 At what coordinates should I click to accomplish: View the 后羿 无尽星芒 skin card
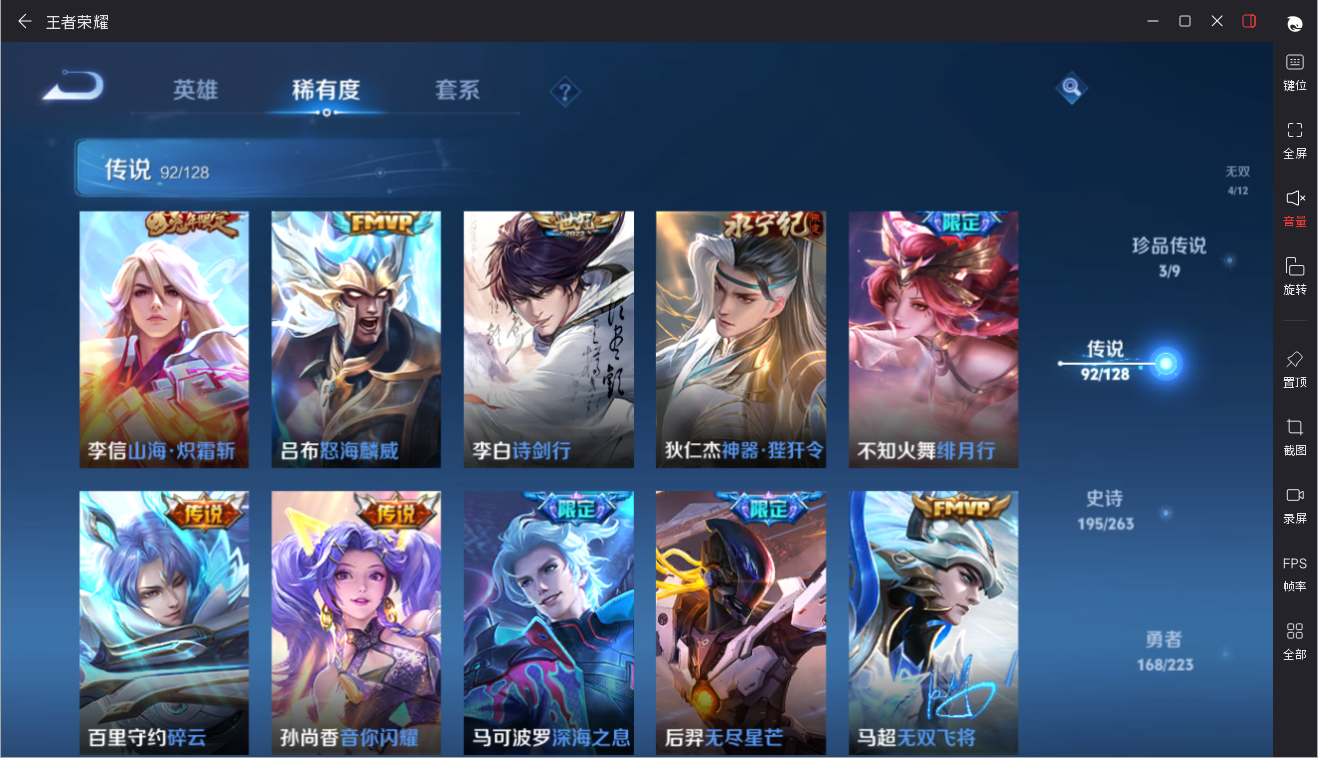pos(741,622)
